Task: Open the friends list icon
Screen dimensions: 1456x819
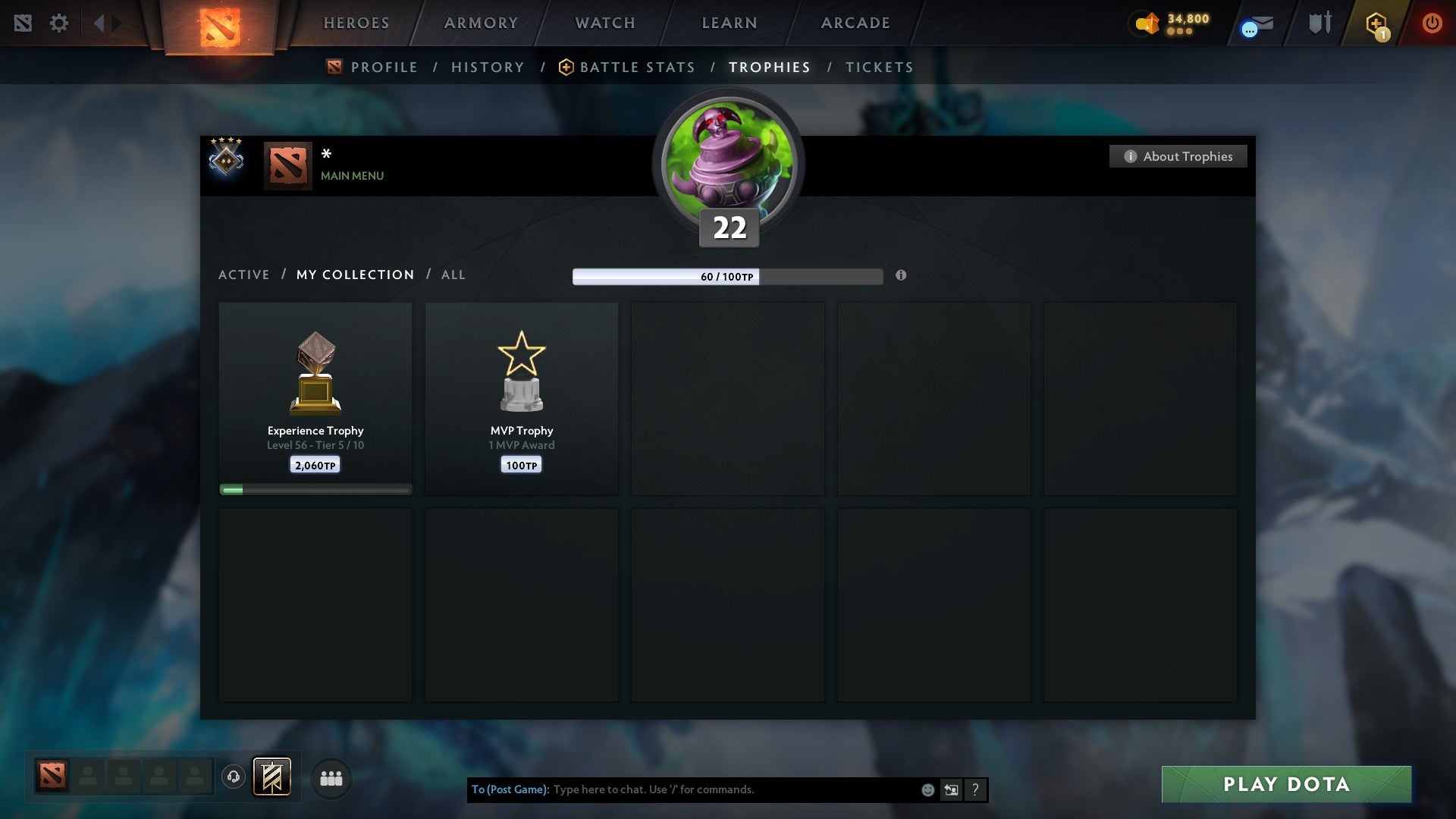Action: [331, 777]
